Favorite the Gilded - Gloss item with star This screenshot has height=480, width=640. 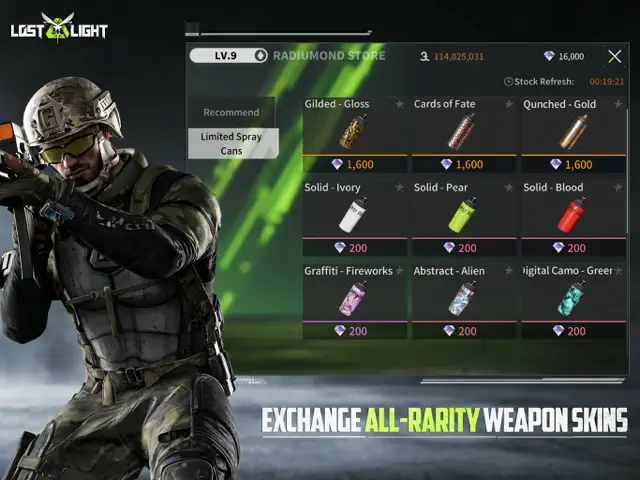tap(399, 104)
